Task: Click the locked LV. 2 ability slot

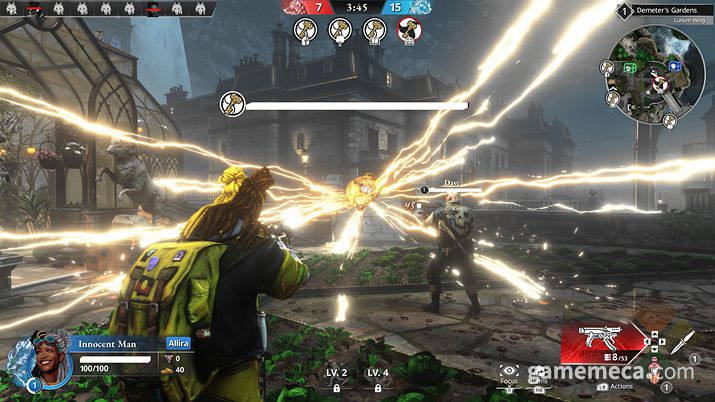Action: coord(337,379)
